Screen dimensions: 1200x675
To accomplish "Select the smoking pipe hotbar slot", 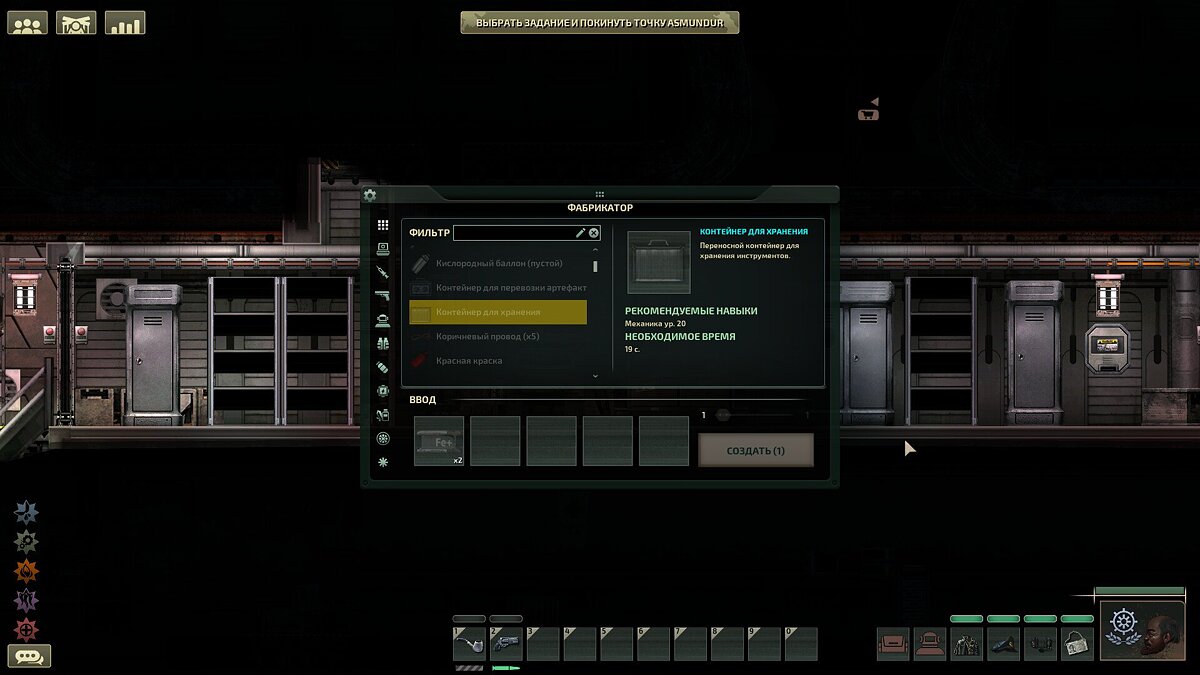I will click(x=469, y=644).
